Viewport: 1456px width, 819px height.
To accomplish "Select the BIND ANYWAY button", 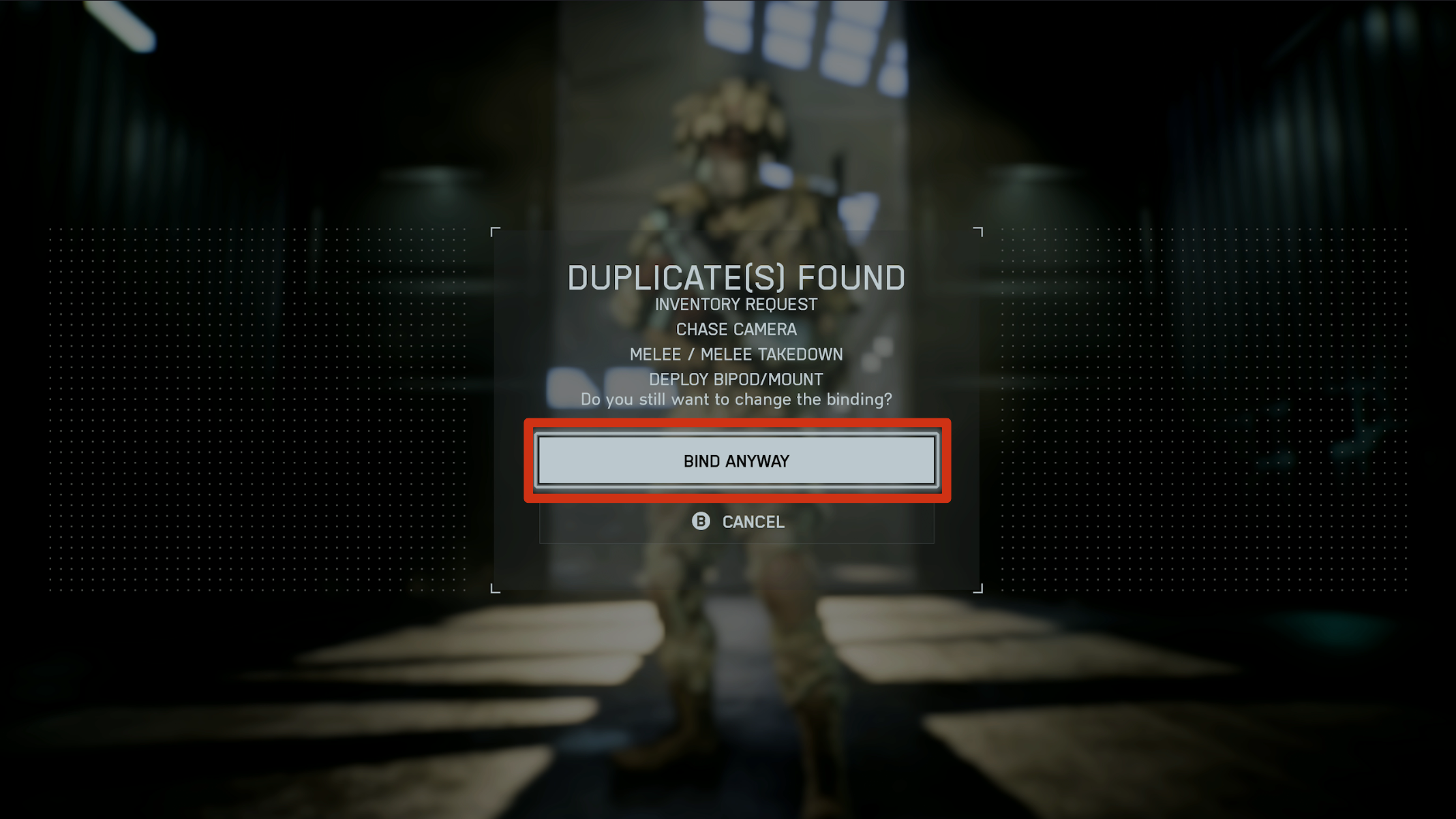I will (736, 461).
